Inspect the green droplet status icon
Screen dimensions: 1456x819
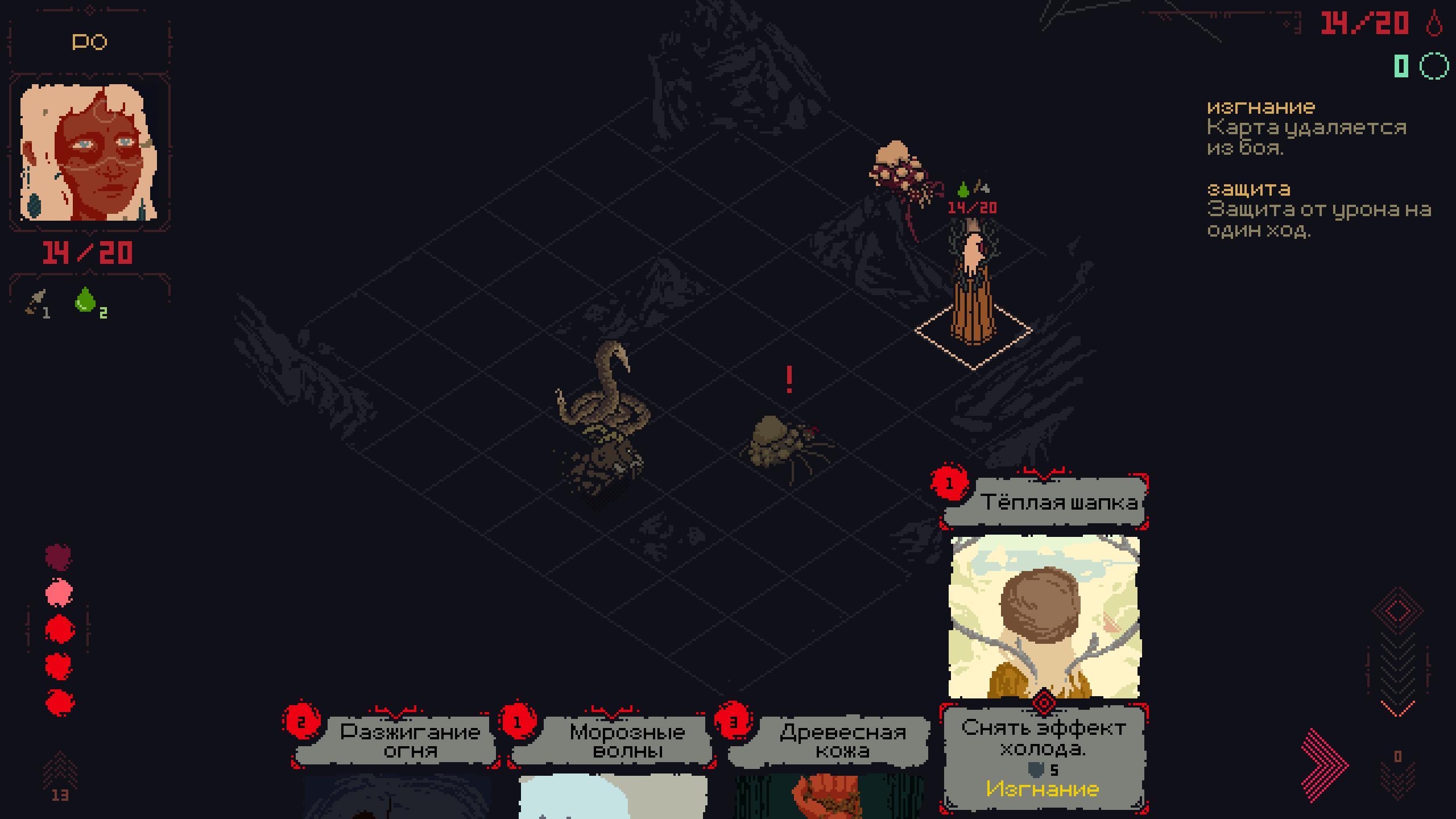tap(86, 300)
